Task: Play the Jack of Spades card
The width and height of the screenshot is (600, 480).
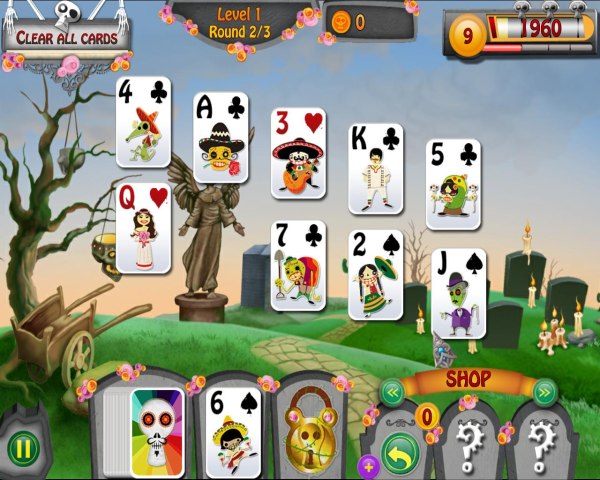Action: click(x=458, y=293)
